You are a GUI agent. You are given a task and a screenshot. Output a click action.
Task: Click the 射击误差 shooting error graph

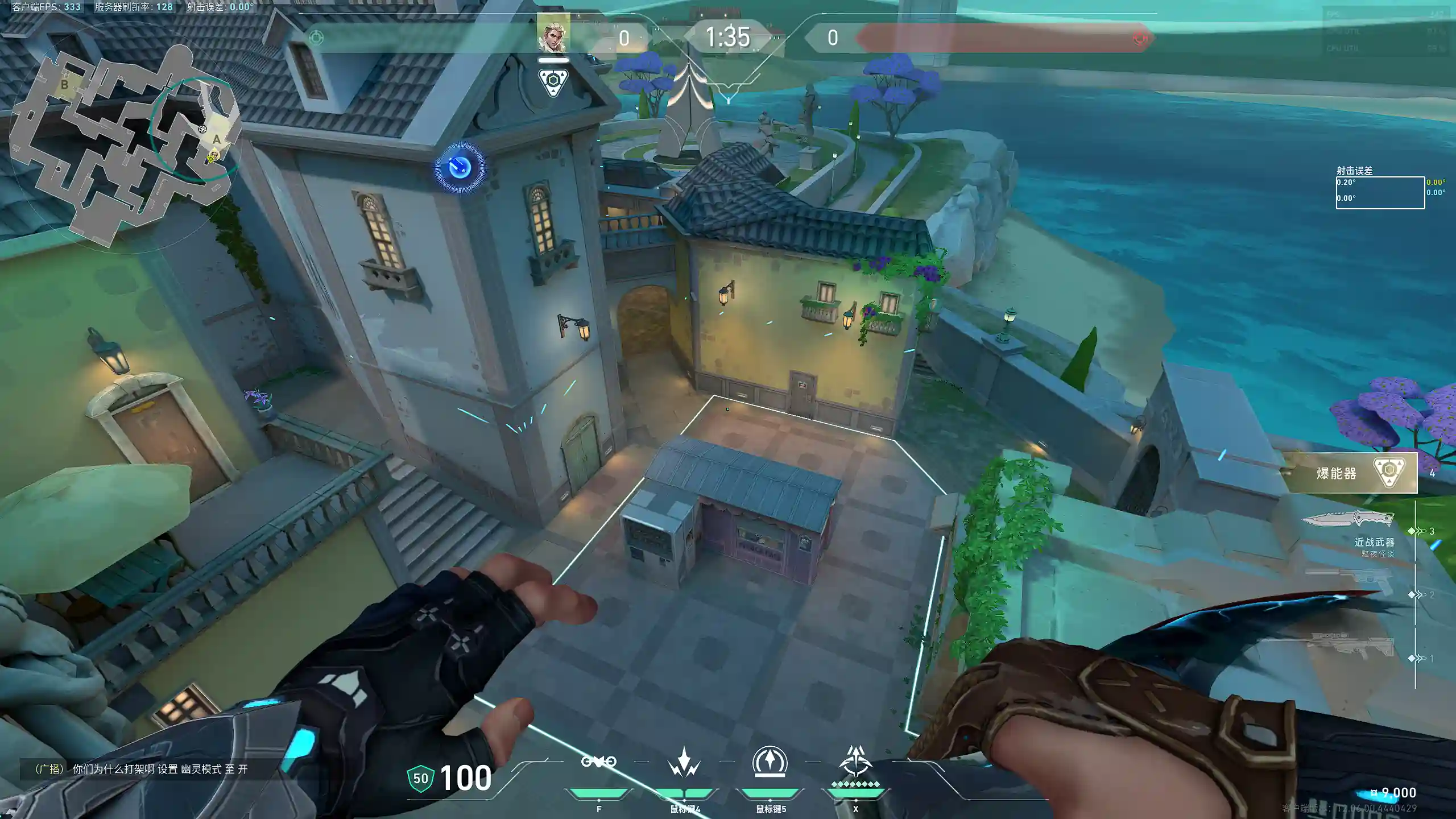pos(1380,193)
